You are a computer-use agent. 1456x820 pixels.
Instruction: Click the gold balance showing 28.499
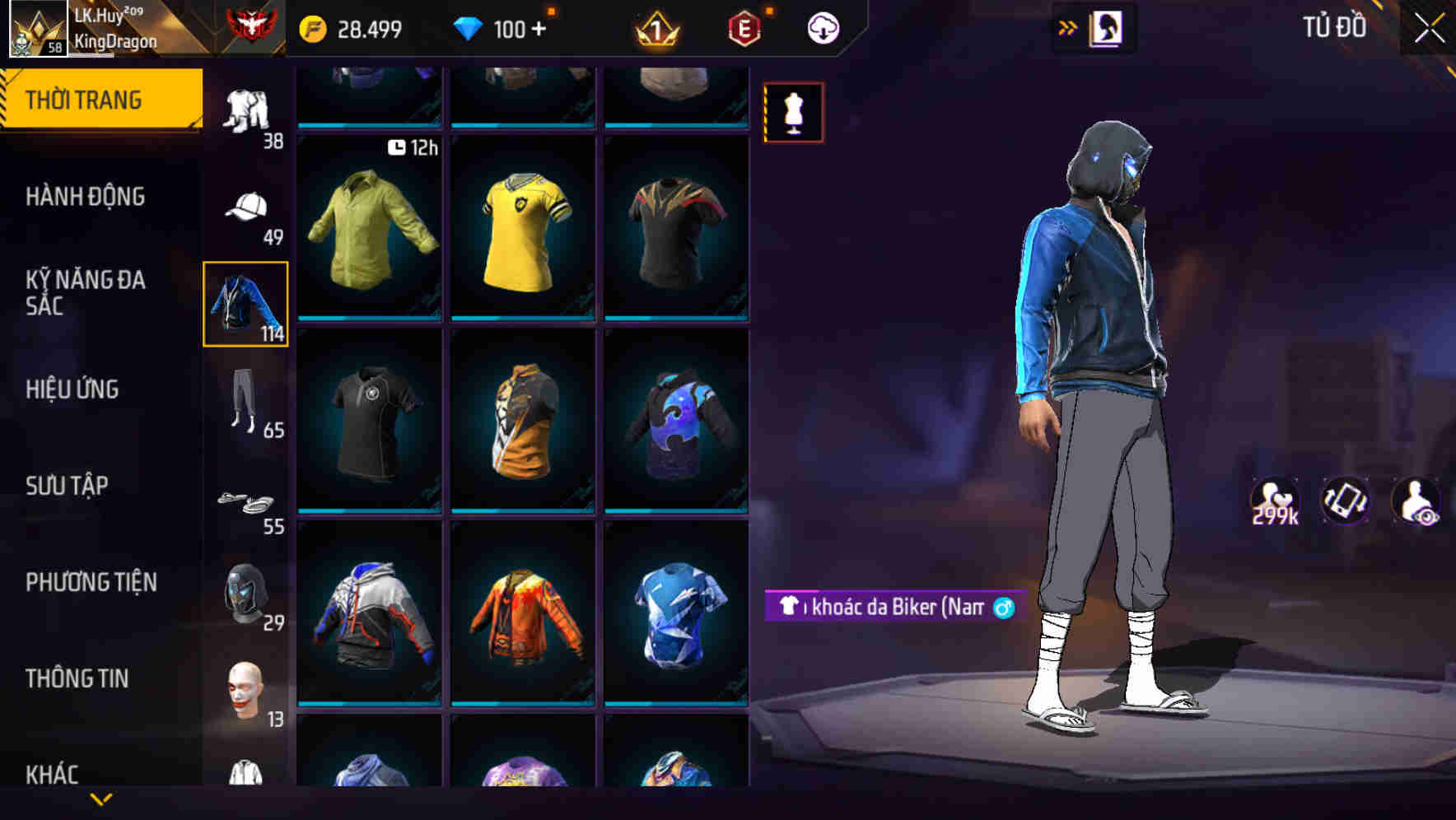pyautogui.click(x=354, y=28)
